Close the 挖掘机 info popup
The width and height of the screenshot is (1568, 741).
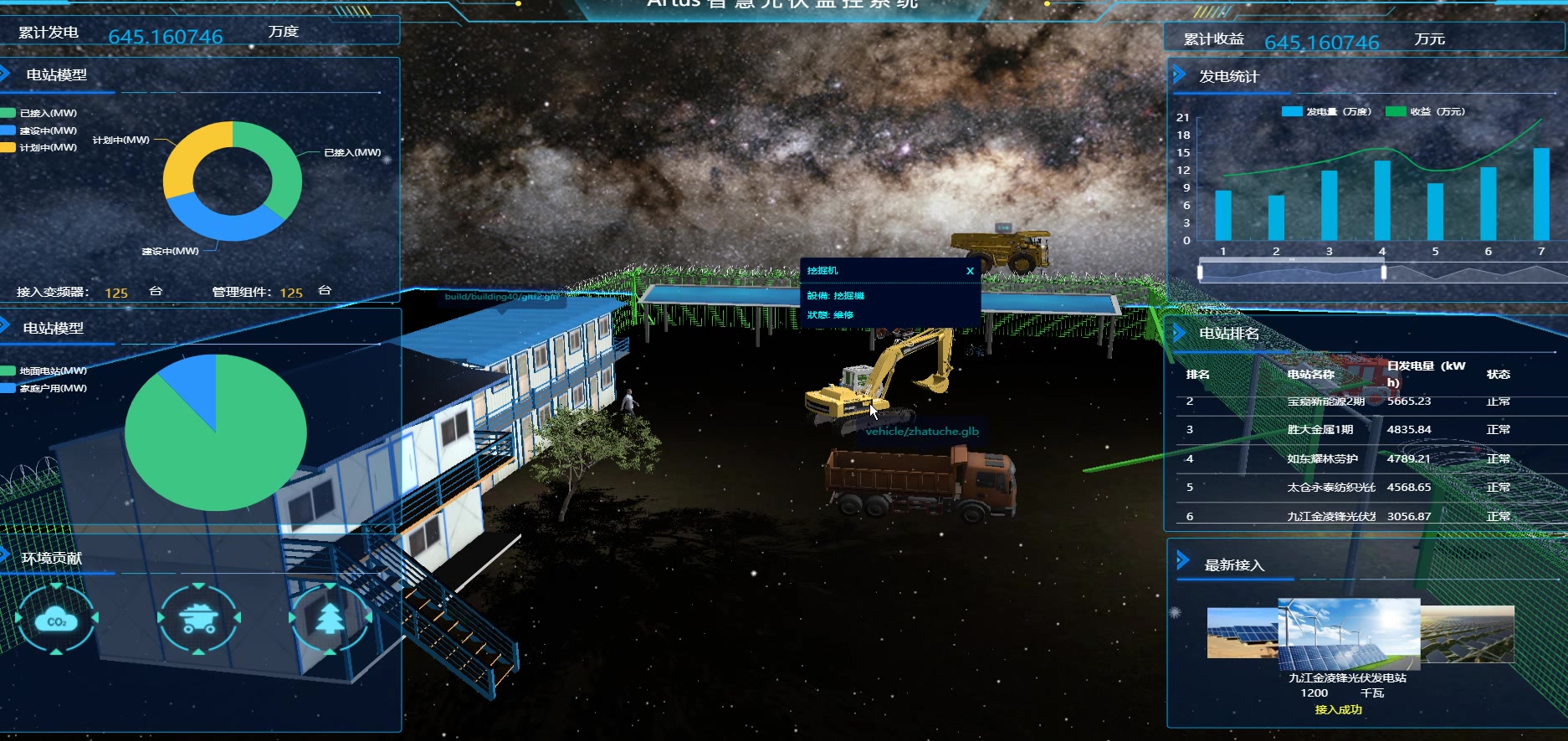[x=970, y=271]
